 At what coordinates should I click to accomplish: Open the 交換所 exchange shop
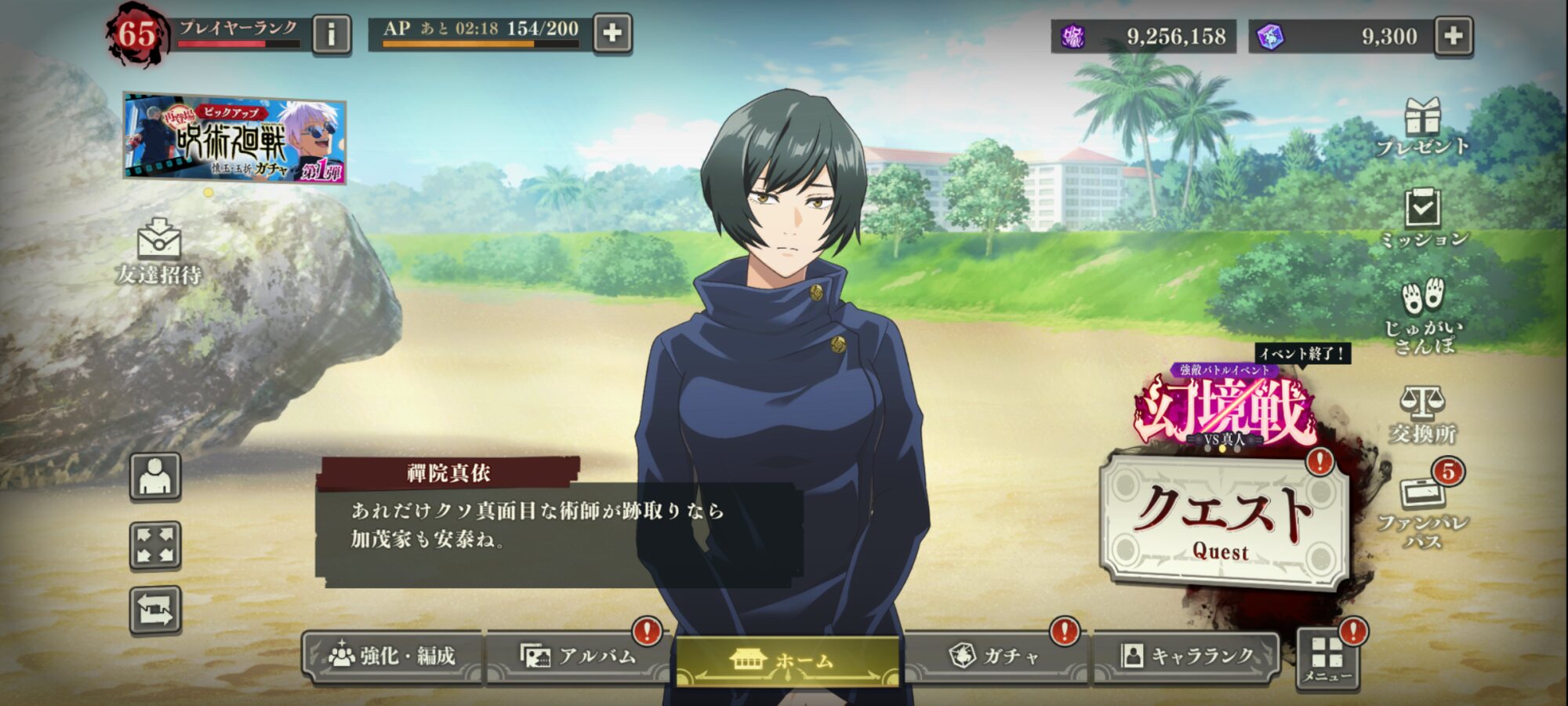pos(1422,414)
